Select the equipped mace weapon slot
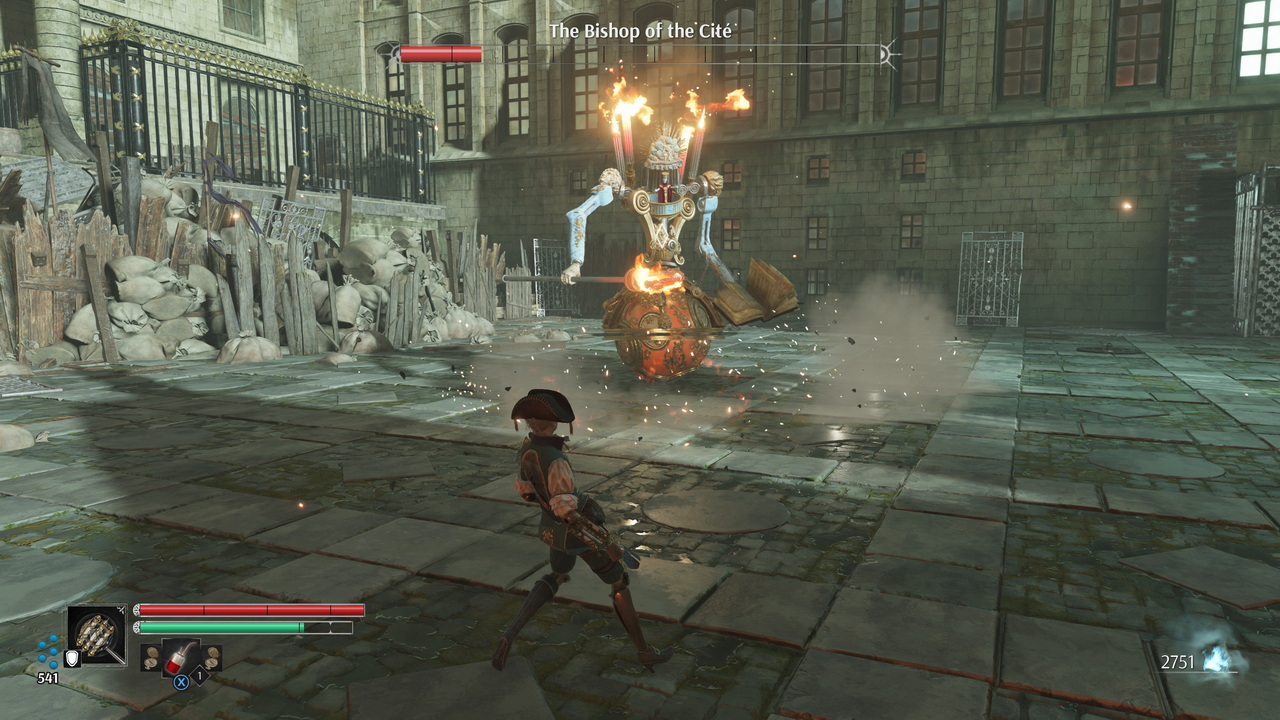Screen dimensions: 1280x720 click(97, 634)
